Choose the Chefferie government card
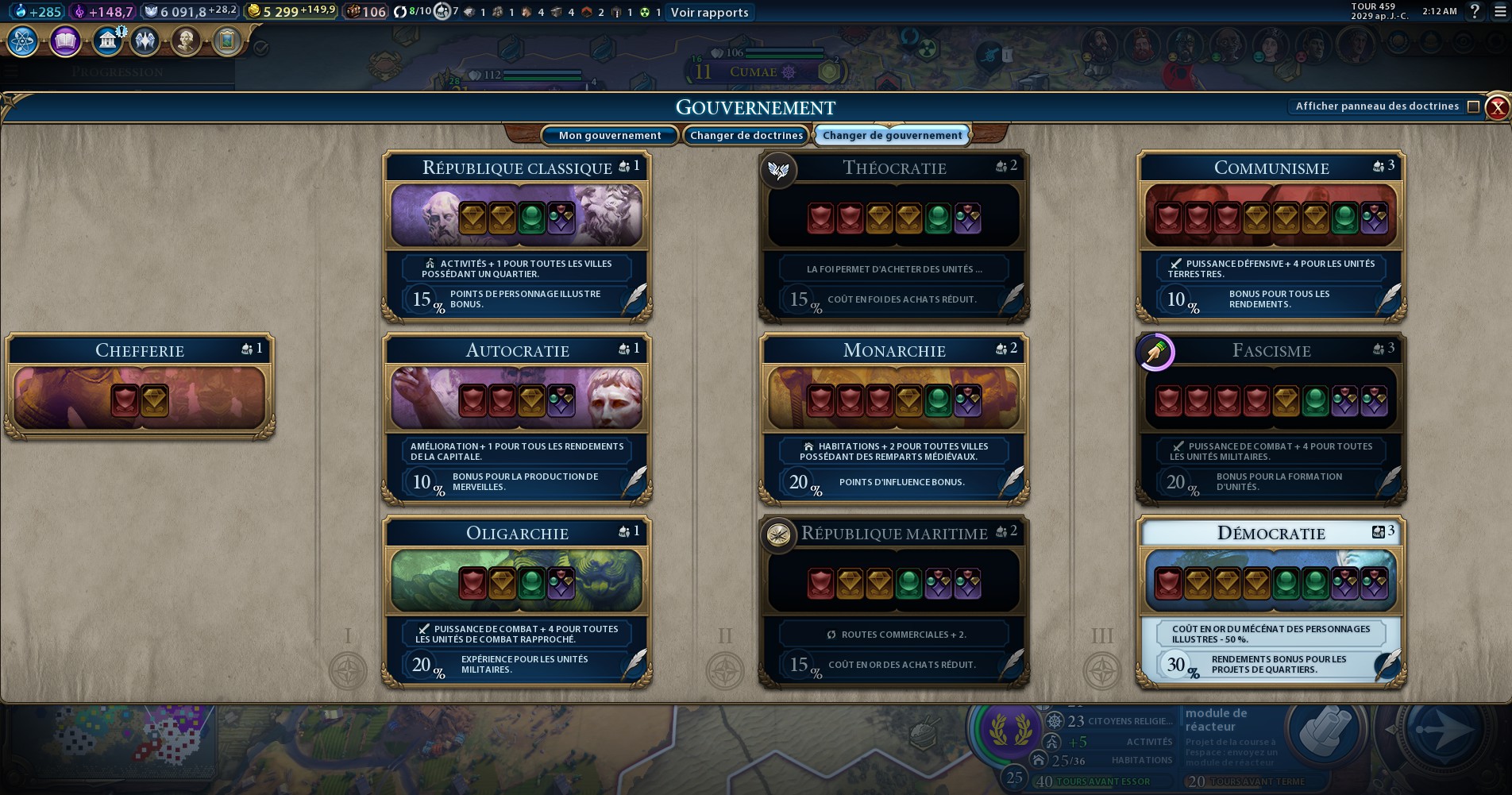 click(140, 387)
